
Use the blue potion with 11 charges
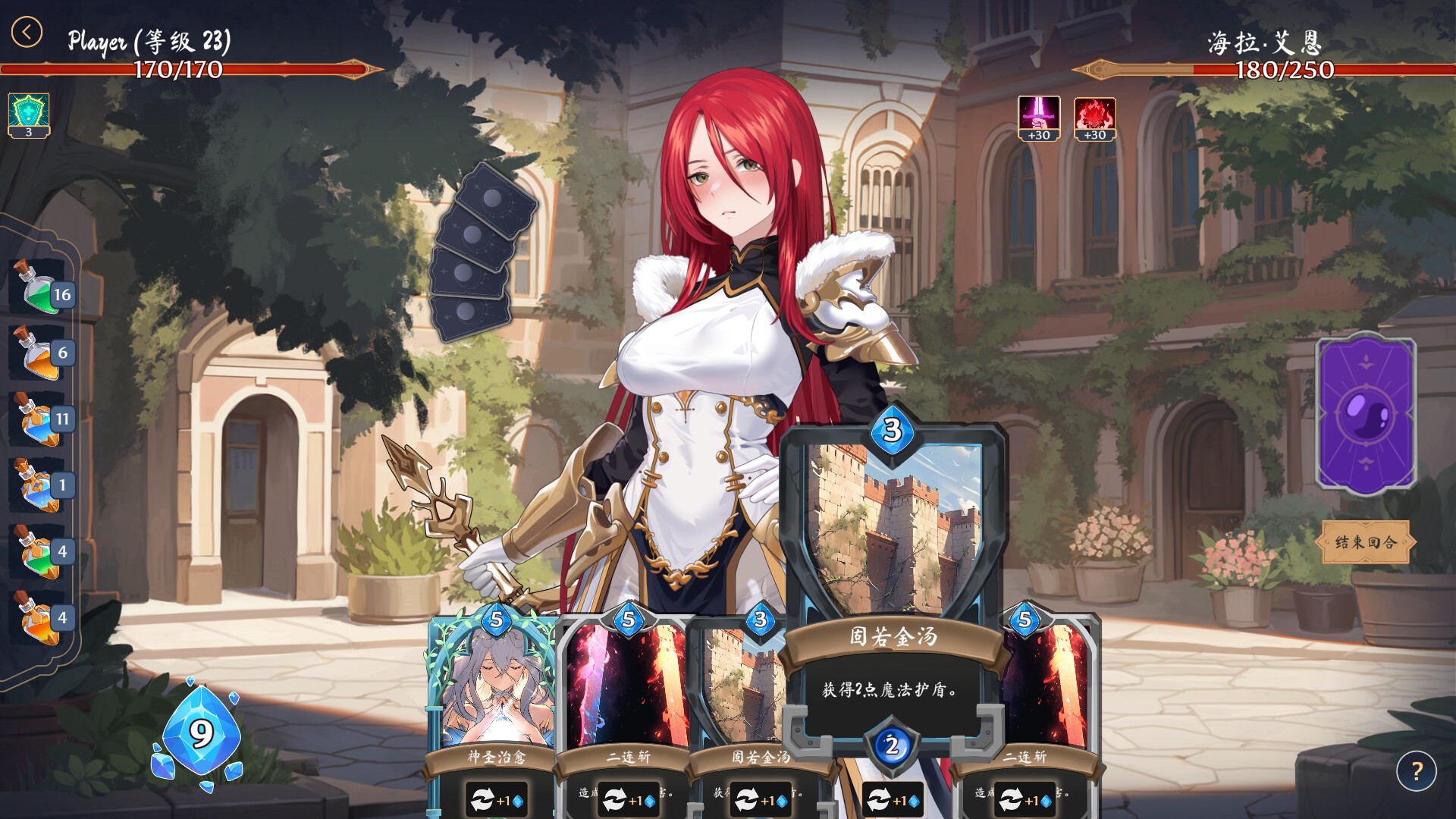pos(36,416)
